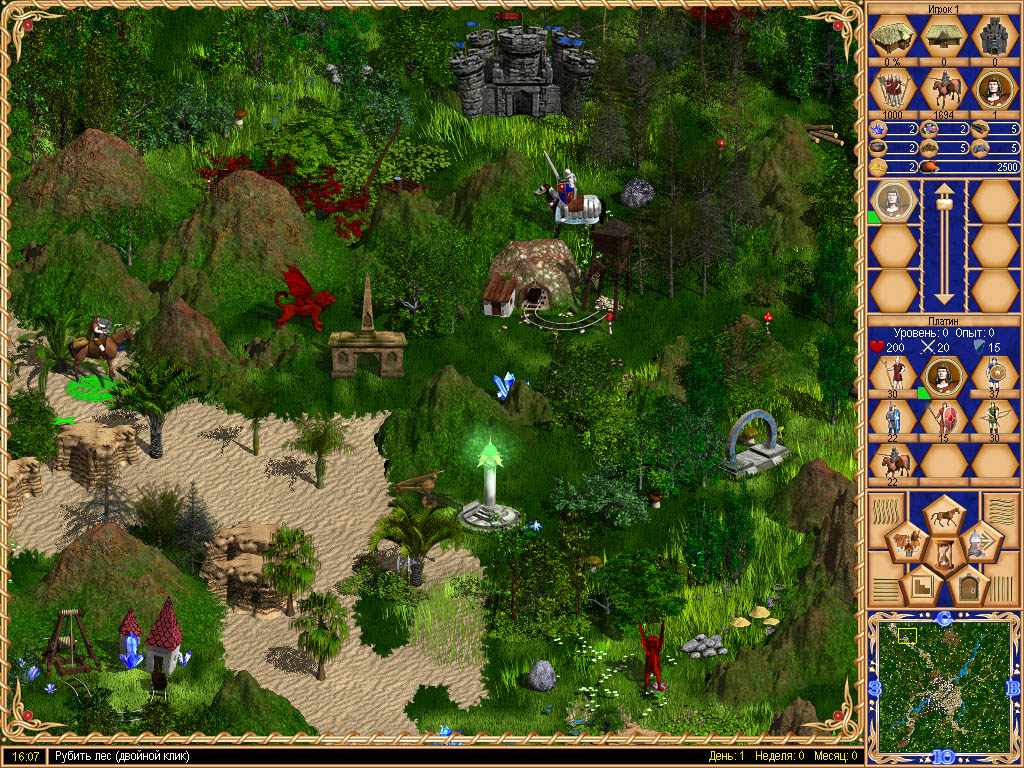Click the spearmen group icon above 1000
1024x768 pixels.
(x=892, y=90)
